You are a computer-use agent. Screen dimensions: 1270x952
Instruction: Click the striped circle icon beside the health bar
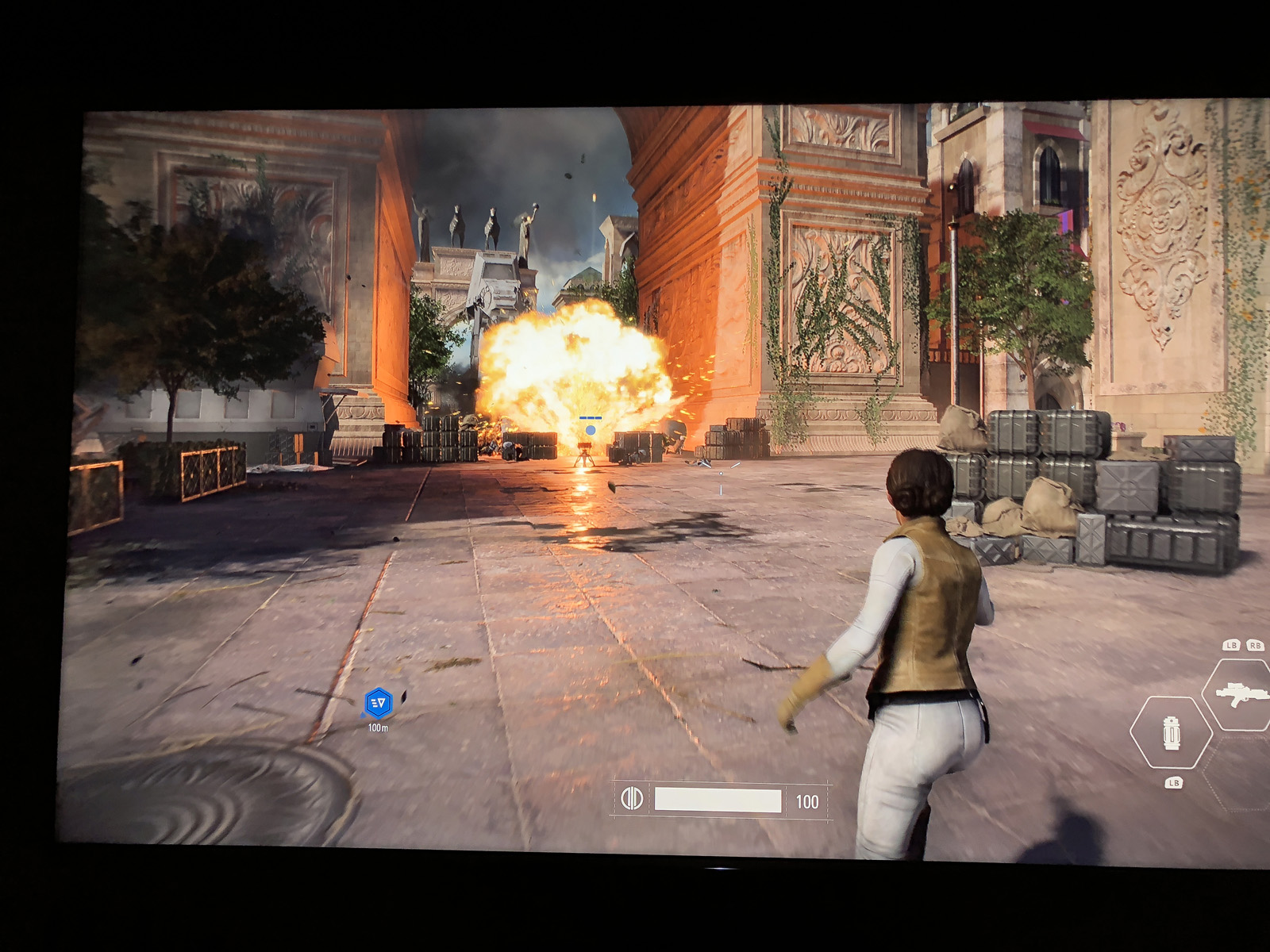coord(632,799)
